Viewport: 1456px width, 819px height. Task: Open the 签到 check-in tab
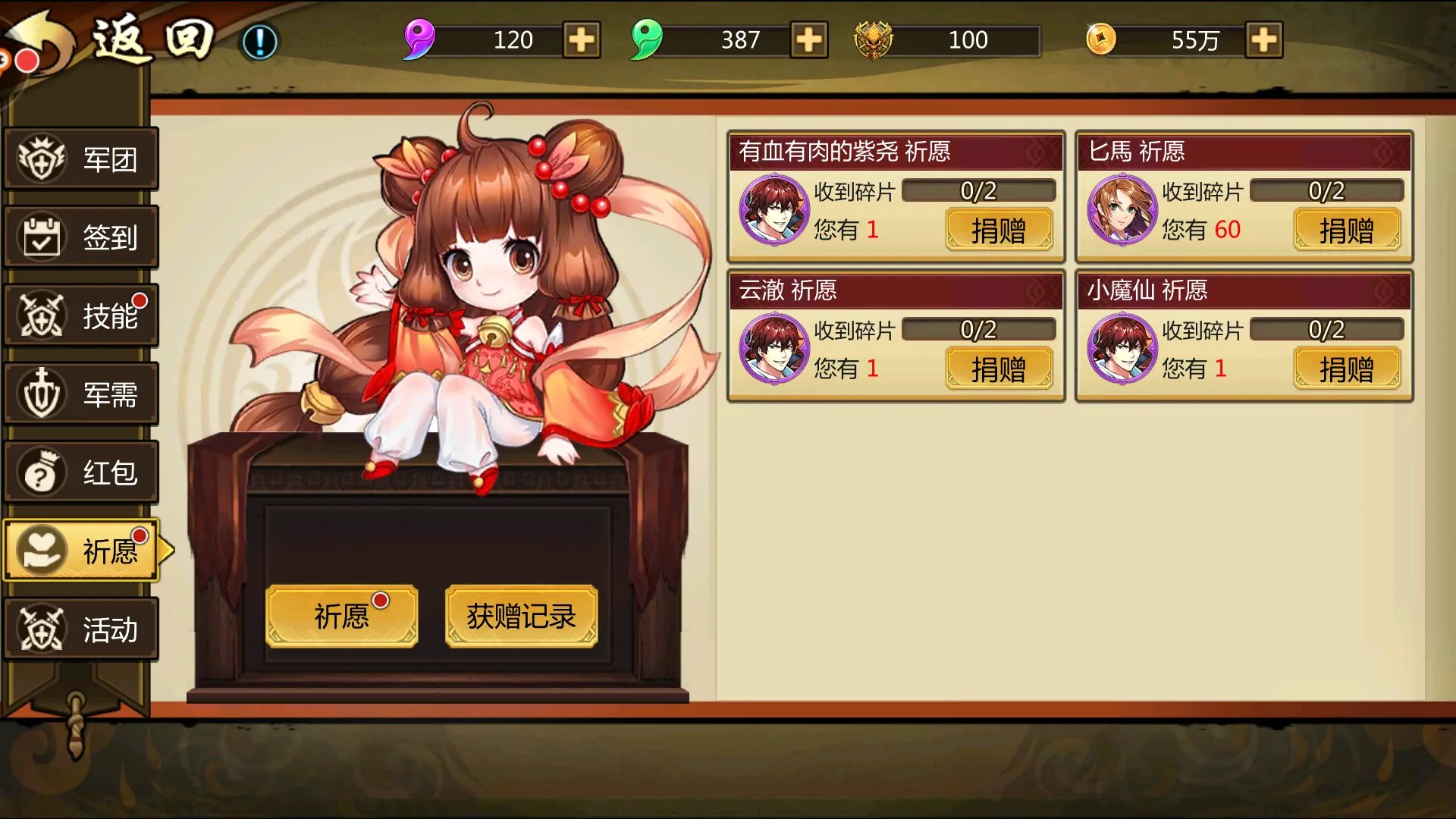[81, 237]
